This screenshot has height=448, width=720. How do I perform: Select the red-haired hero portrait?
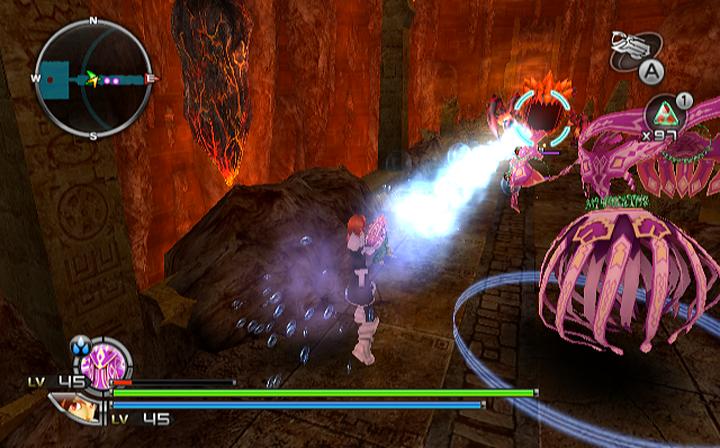(76, 409)
